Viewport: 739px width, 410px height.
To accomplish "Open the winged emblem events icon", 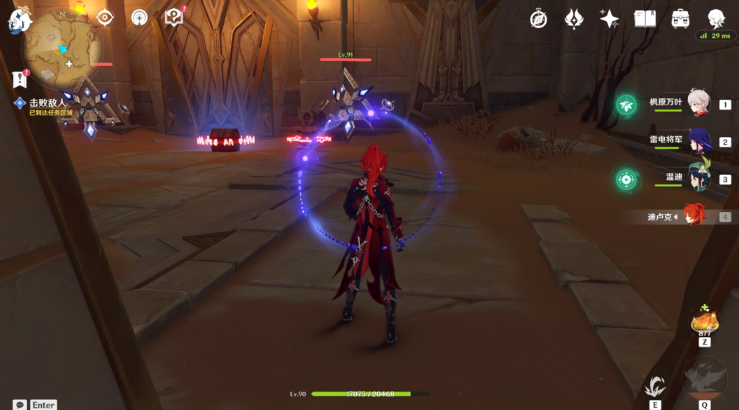I will (x=574, y=18).
